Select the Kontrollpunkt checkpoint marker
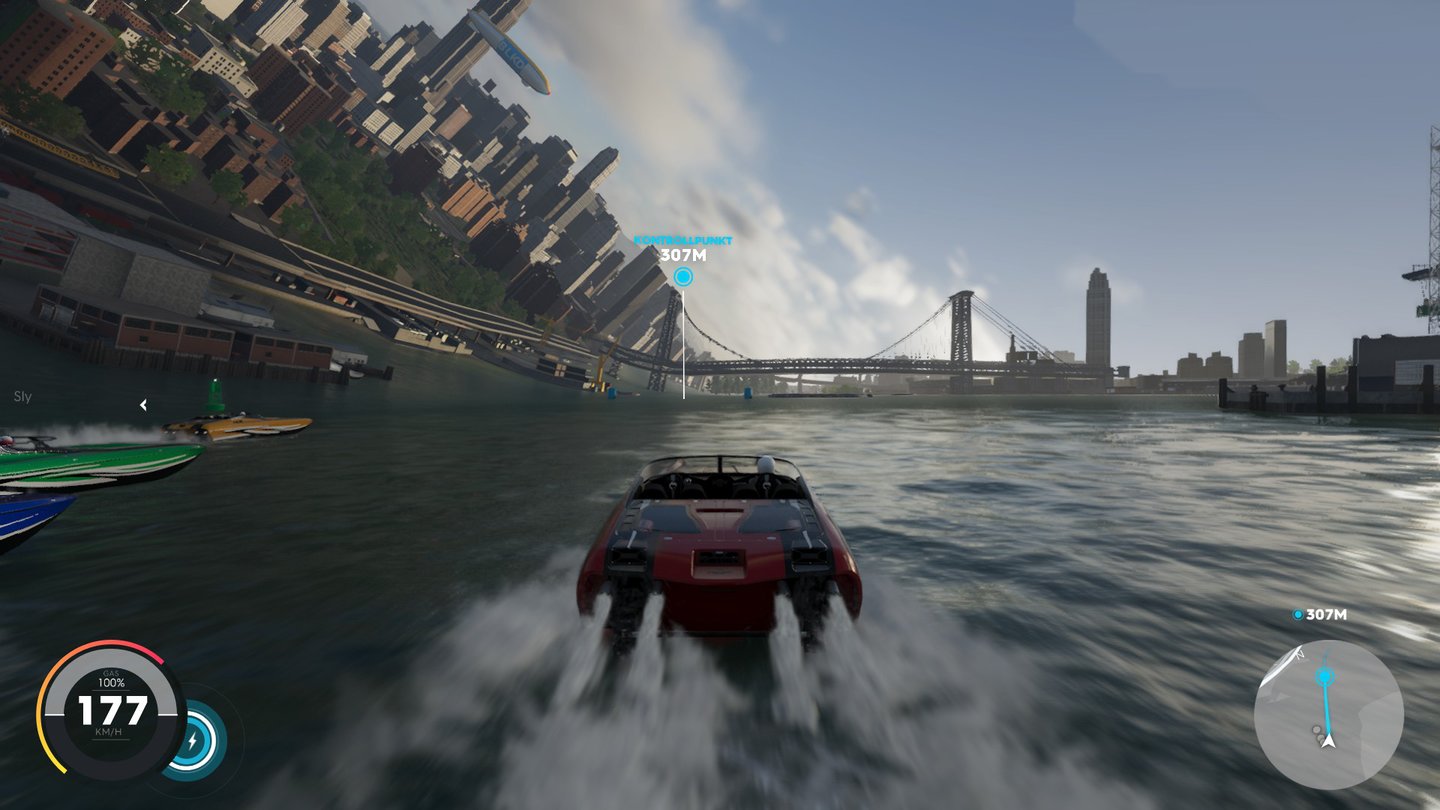 (x=683, y=276)
